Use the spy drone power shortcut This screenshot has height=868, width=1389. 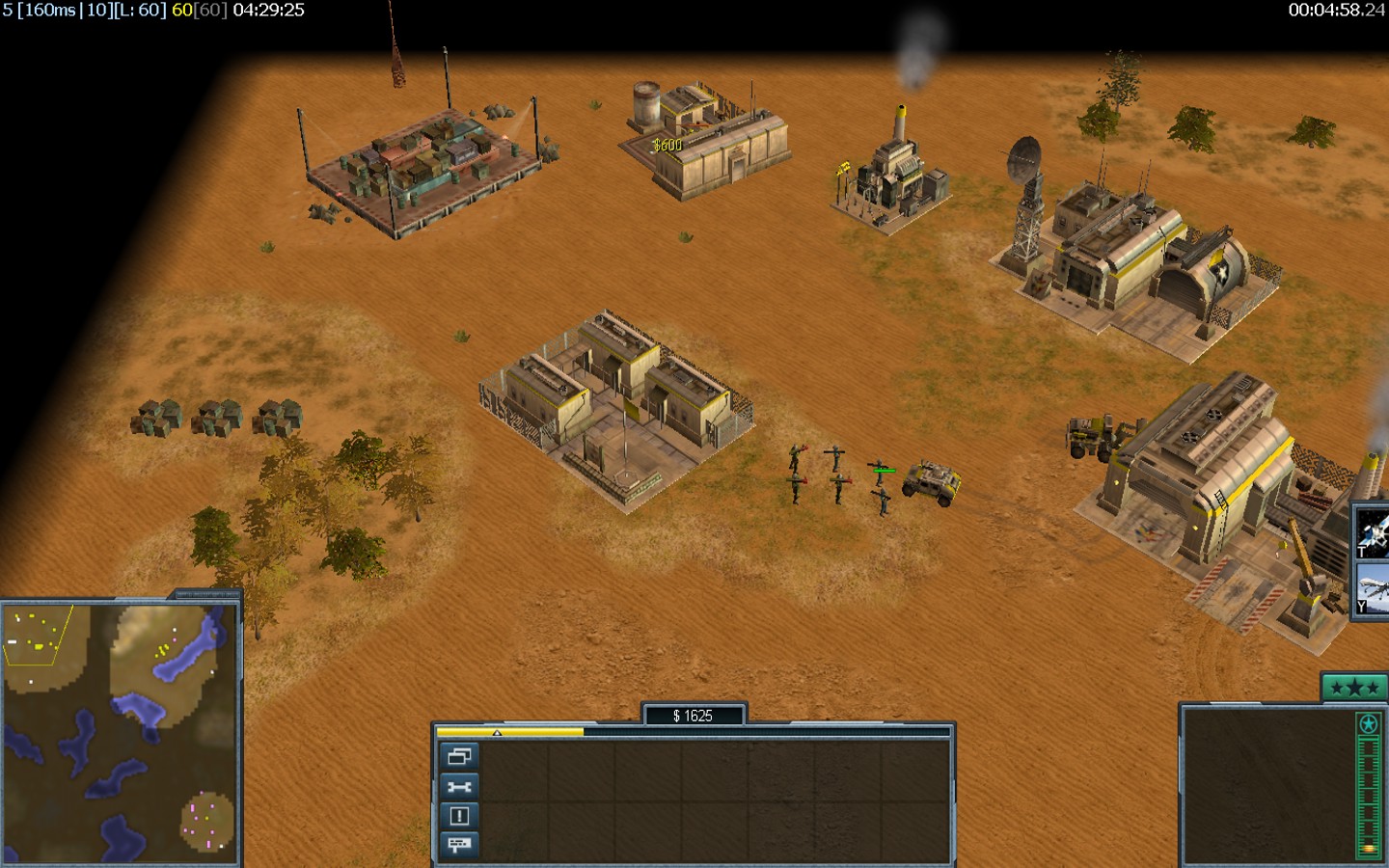click(1372, 589)
